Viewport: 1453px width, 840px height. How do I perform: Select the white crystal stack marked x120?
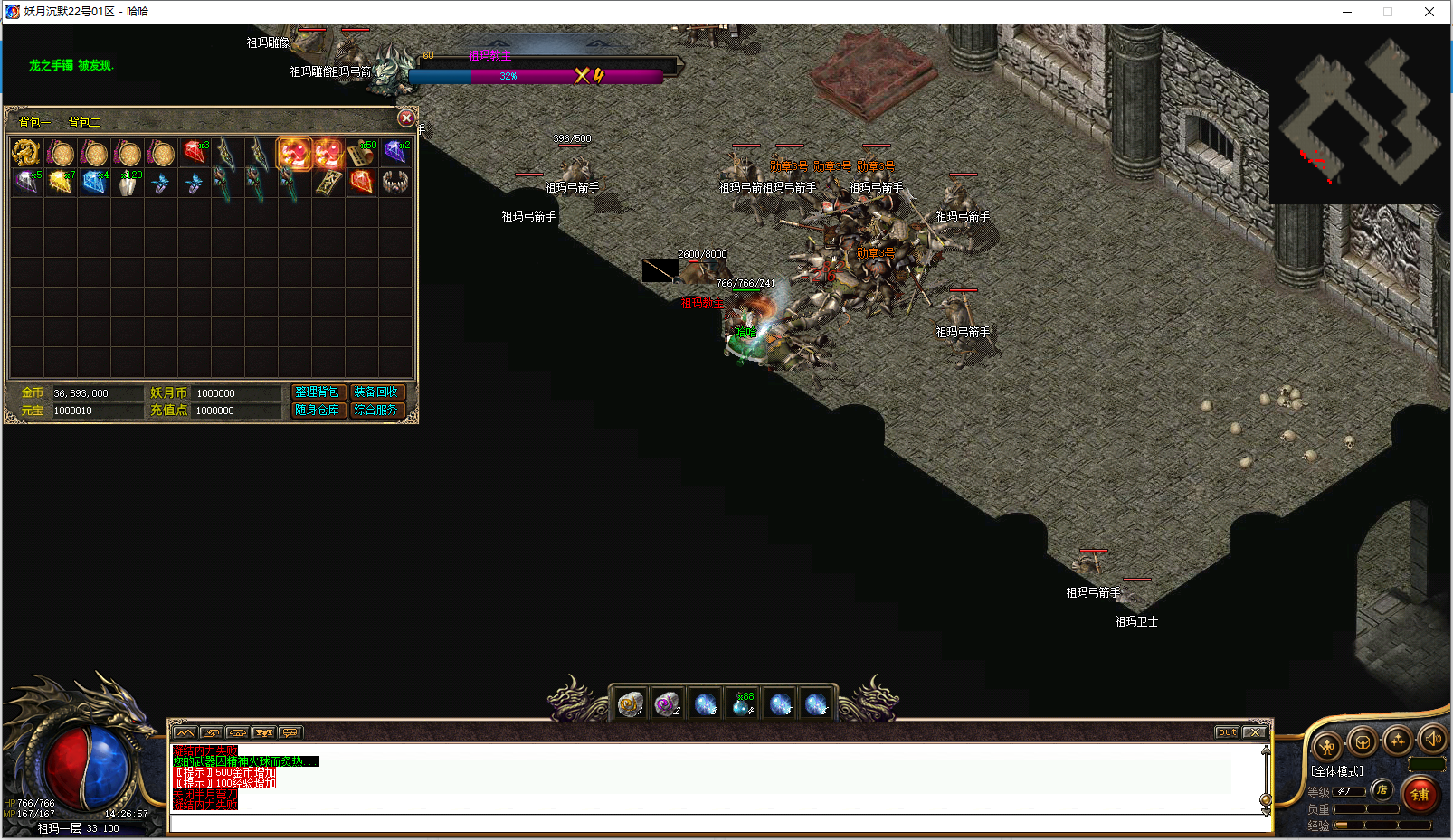coord(128,183)
